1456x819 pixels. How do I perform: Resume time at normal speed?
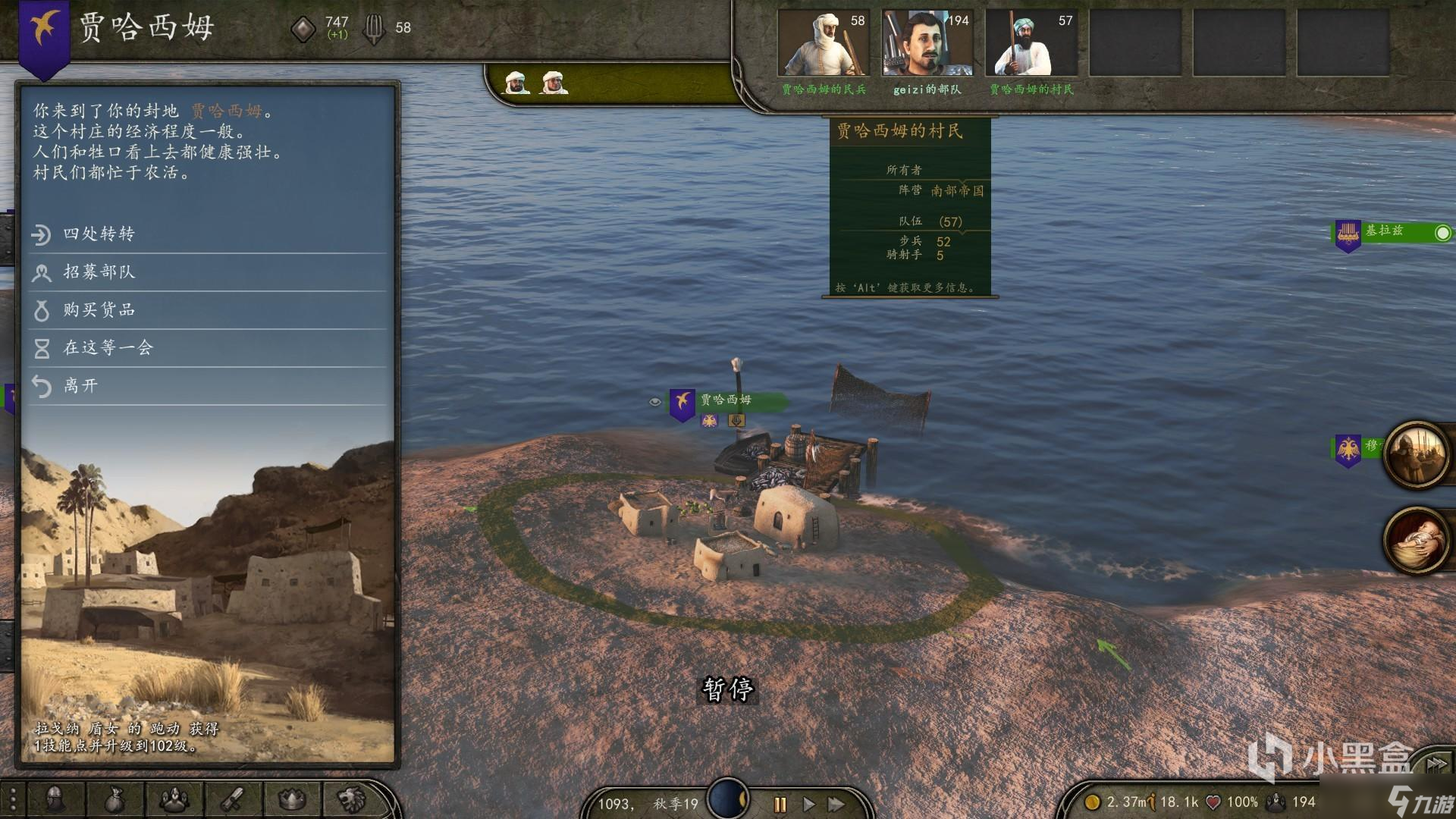pos(808,804)
